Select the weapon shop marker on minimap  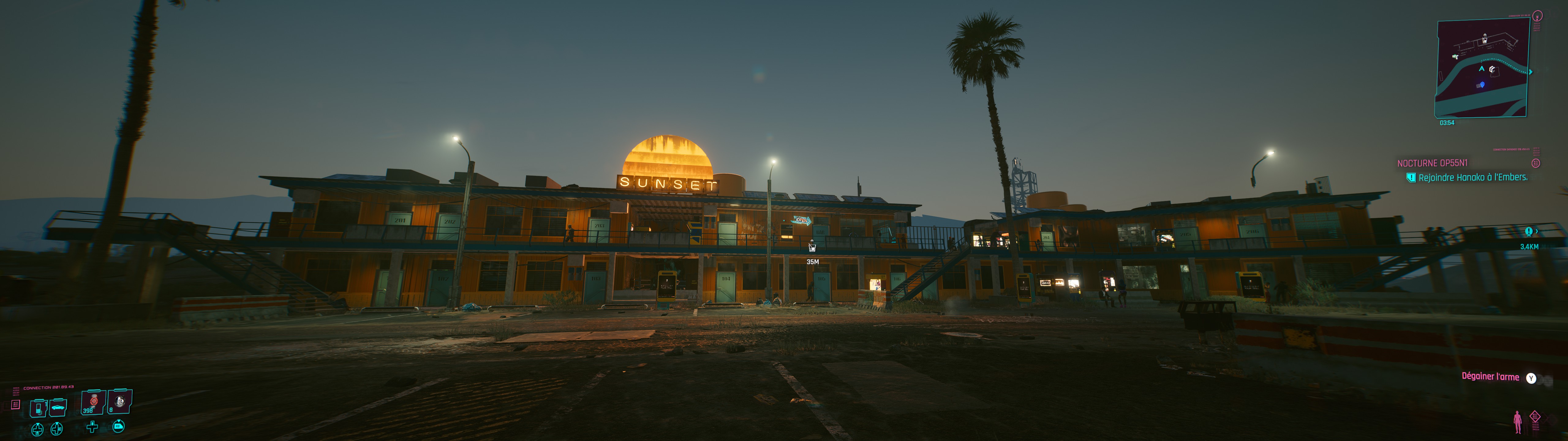(1455, 57)
